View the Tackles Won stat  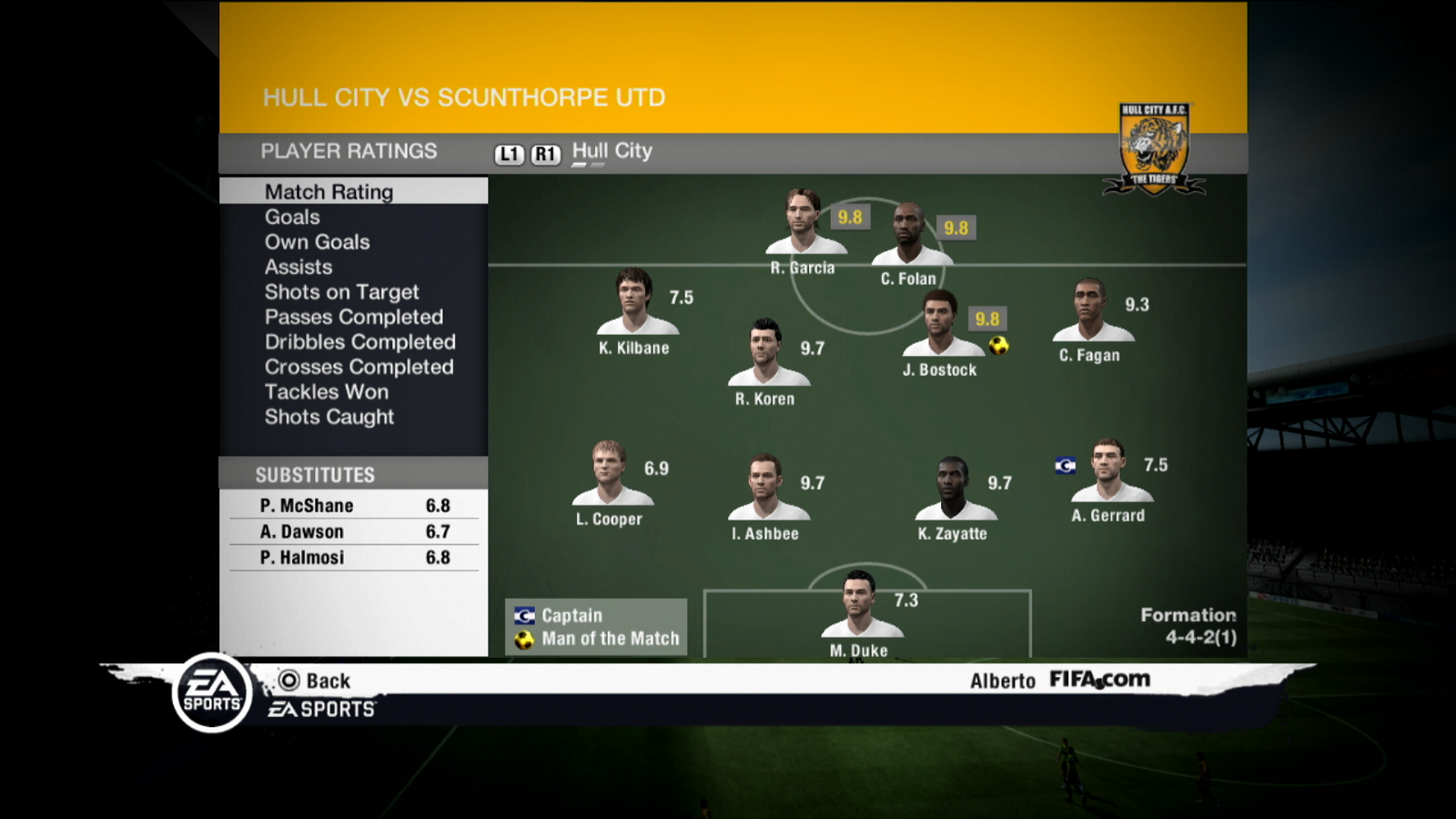click(x=326, y=392)
